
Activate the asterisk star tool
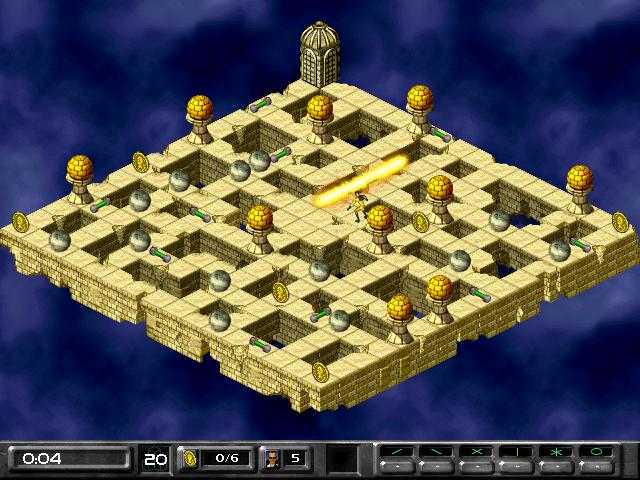tap(557, 452)
